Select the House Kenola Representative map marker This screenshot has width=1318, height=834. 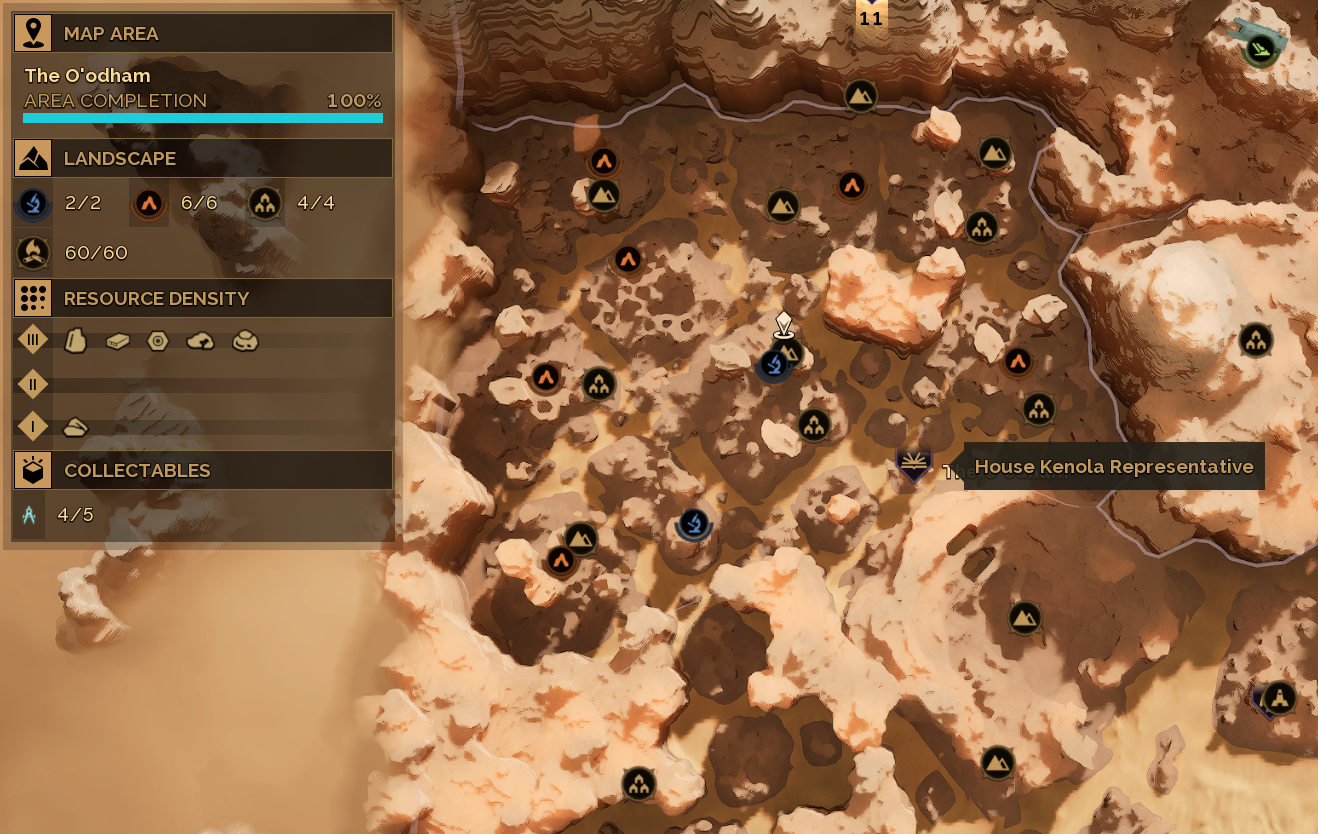point(913,464)
